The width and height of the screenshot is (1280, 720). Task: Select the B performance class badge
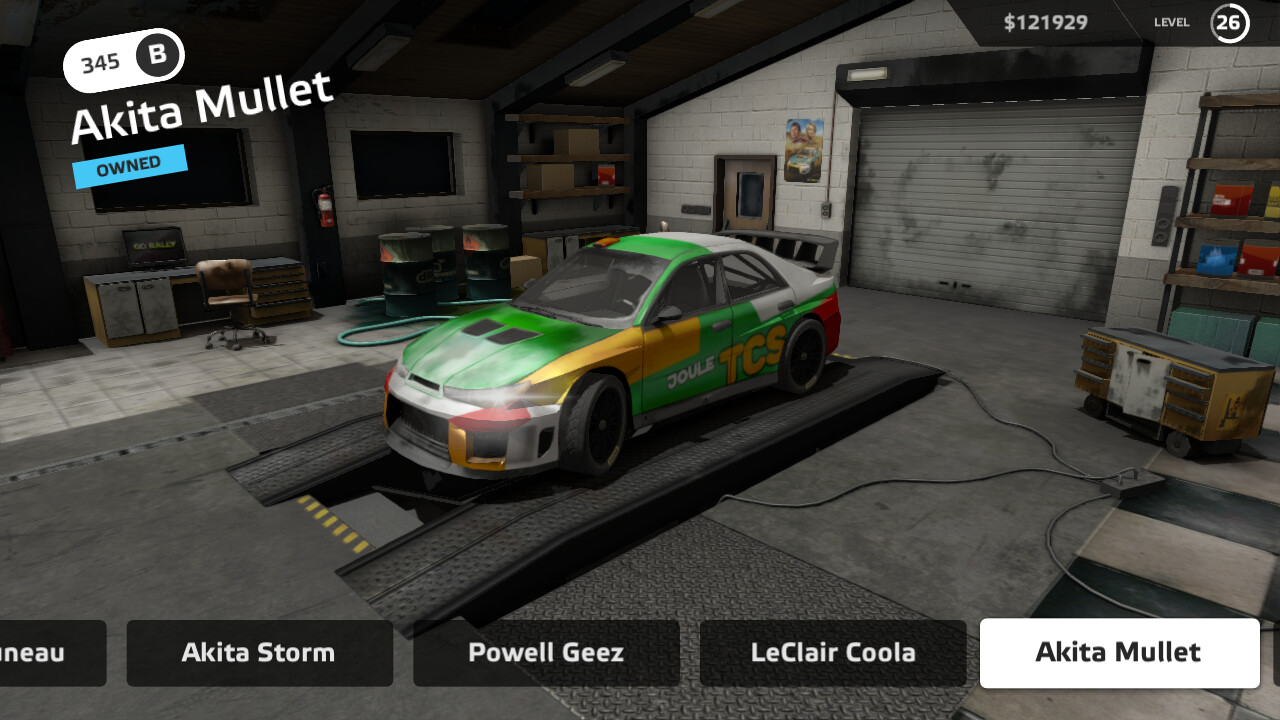(157, 57)
